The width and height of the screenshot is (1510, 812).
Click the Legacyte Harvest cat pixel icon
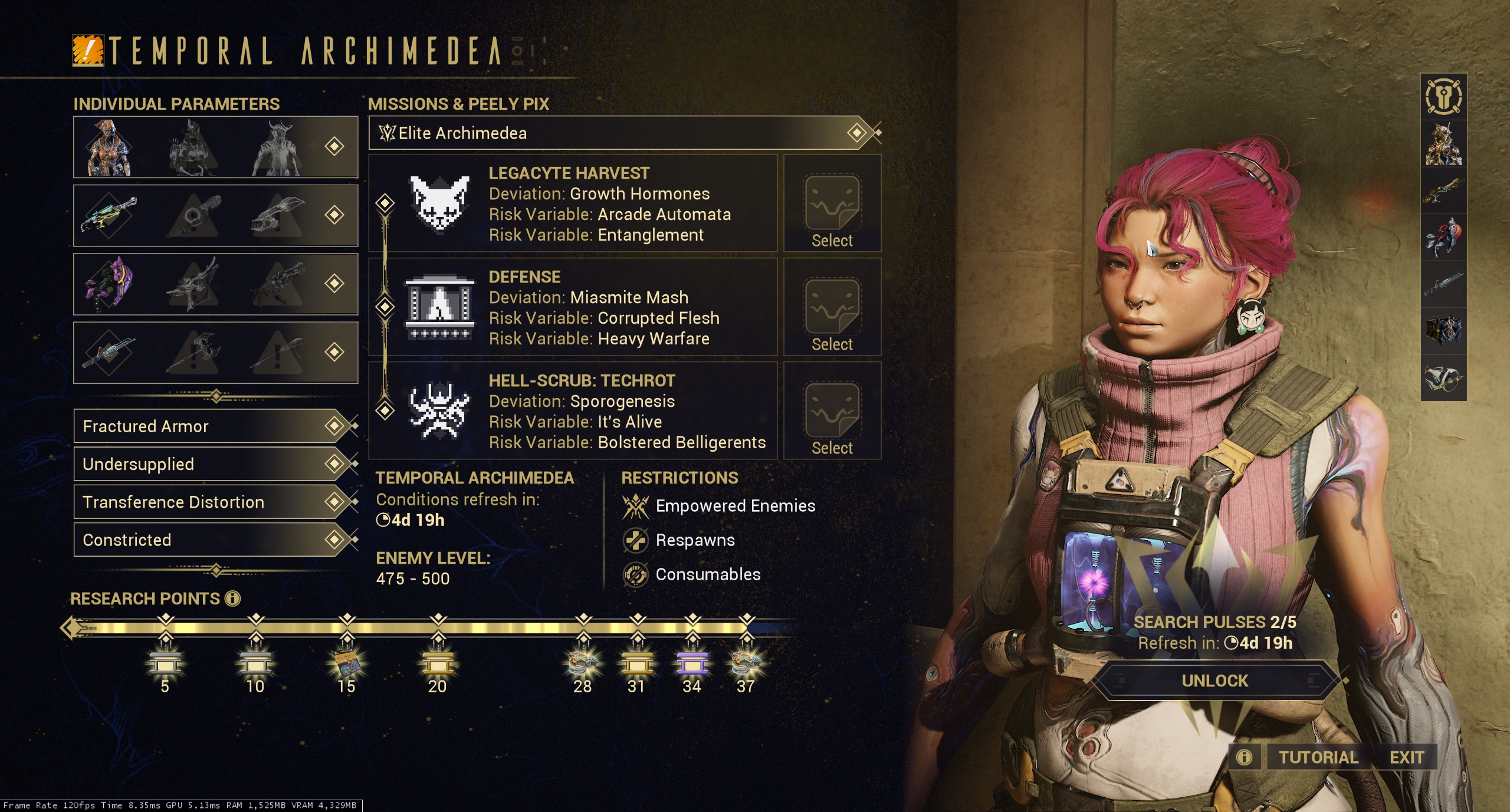click(x=439, y=203)
